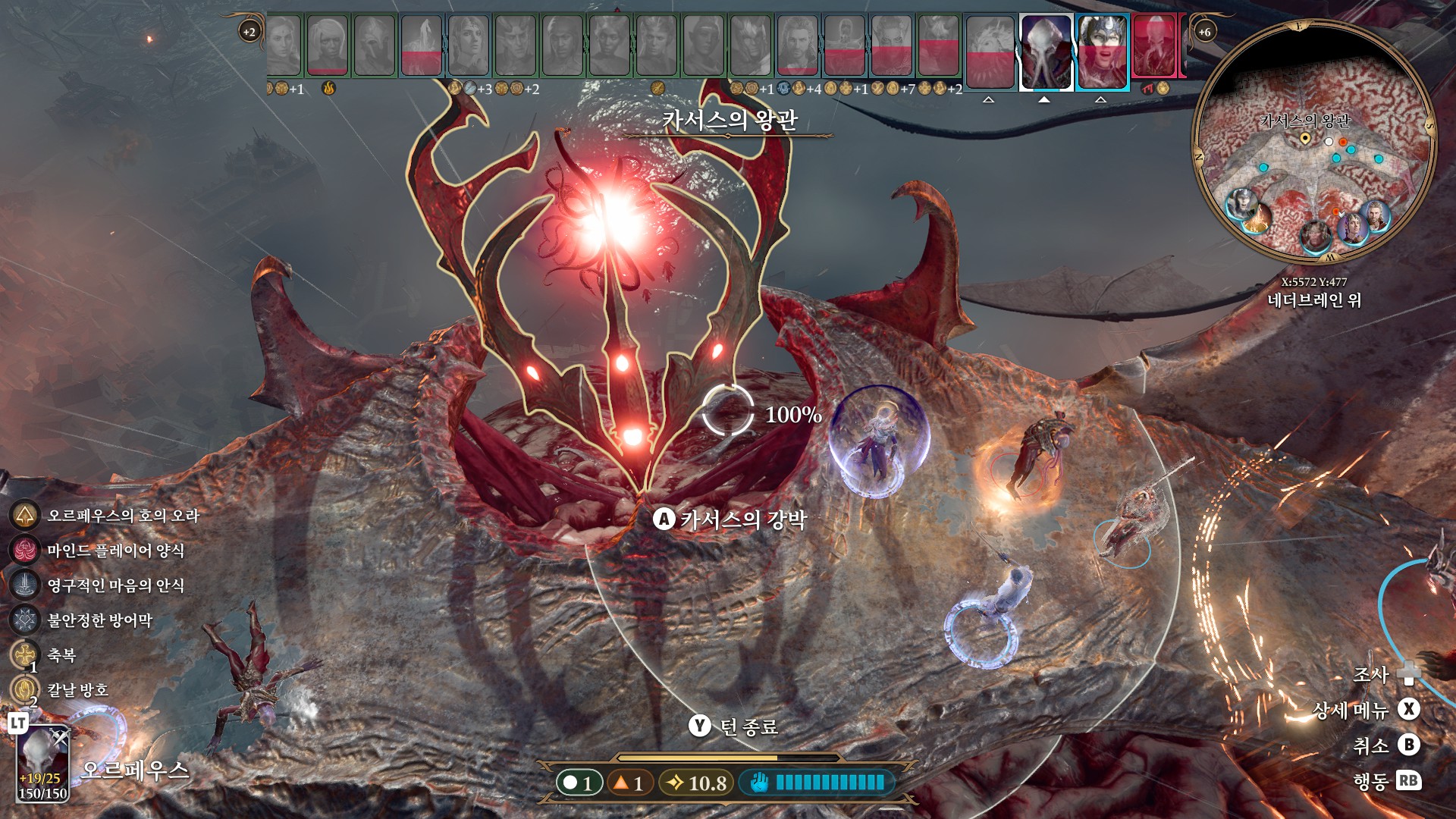Select the bearded man's turn-order portrait
1456x819 pixels.
(798, 45)
